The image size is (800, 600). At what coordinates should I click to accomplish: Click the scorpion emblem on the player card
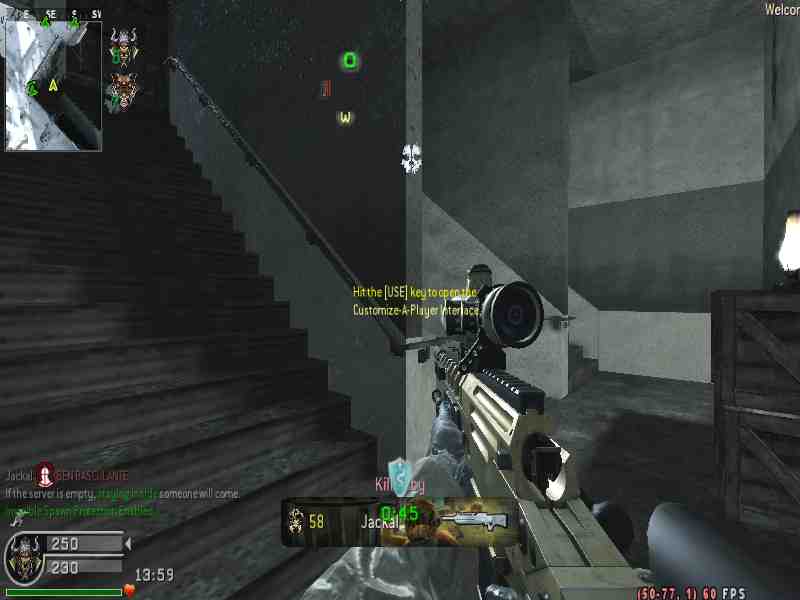click(x=296, y=521)
